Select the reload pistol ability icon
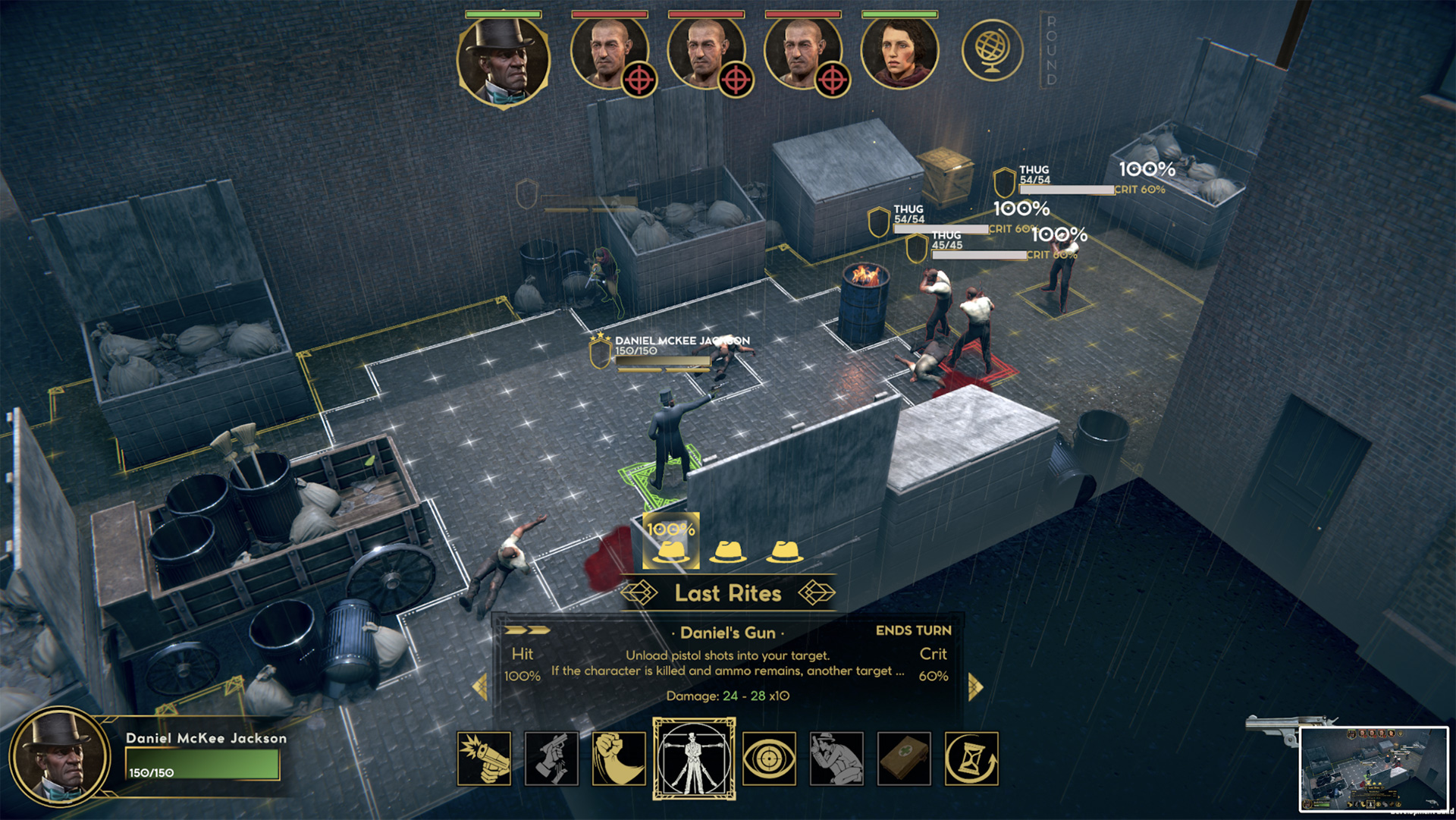Image resolution: width=1456 pixels, height=820 pixels. (551, 758)
